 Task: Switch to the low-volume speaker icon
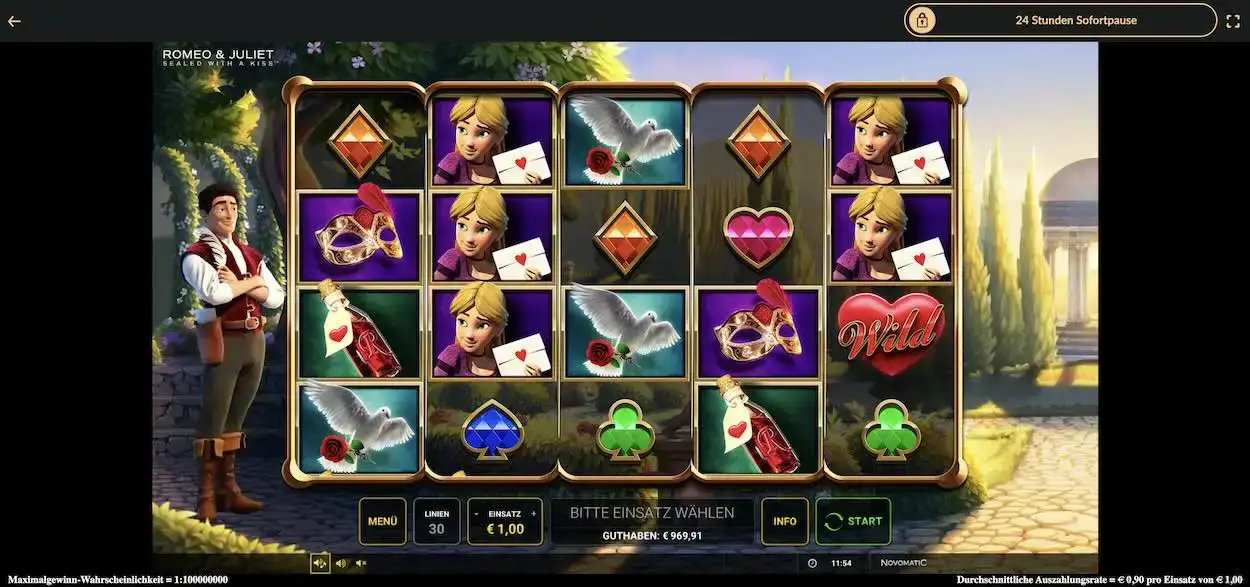point(341,563)
